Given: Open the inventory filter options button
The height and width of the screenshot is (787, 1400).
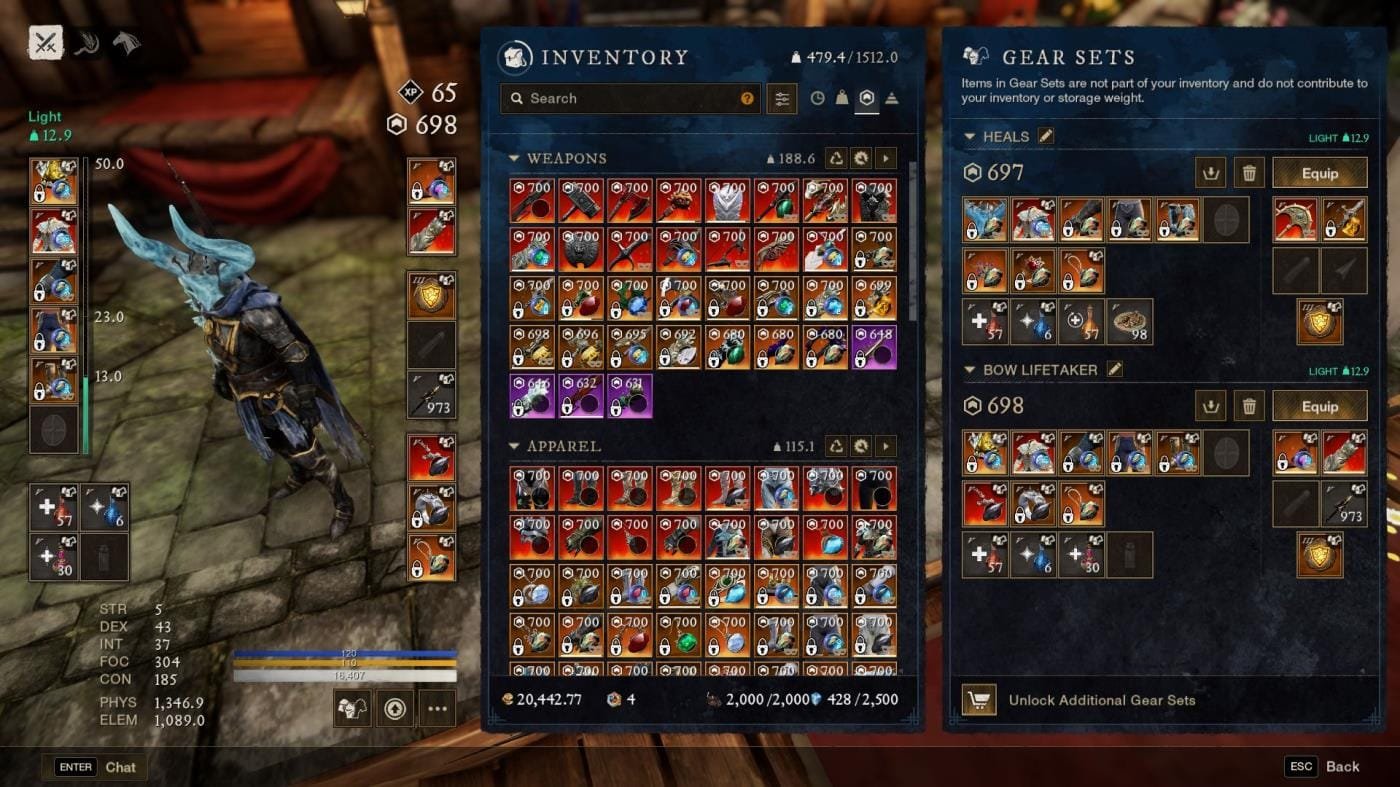Looking at the screenshot, I should (x=782, y=98).
